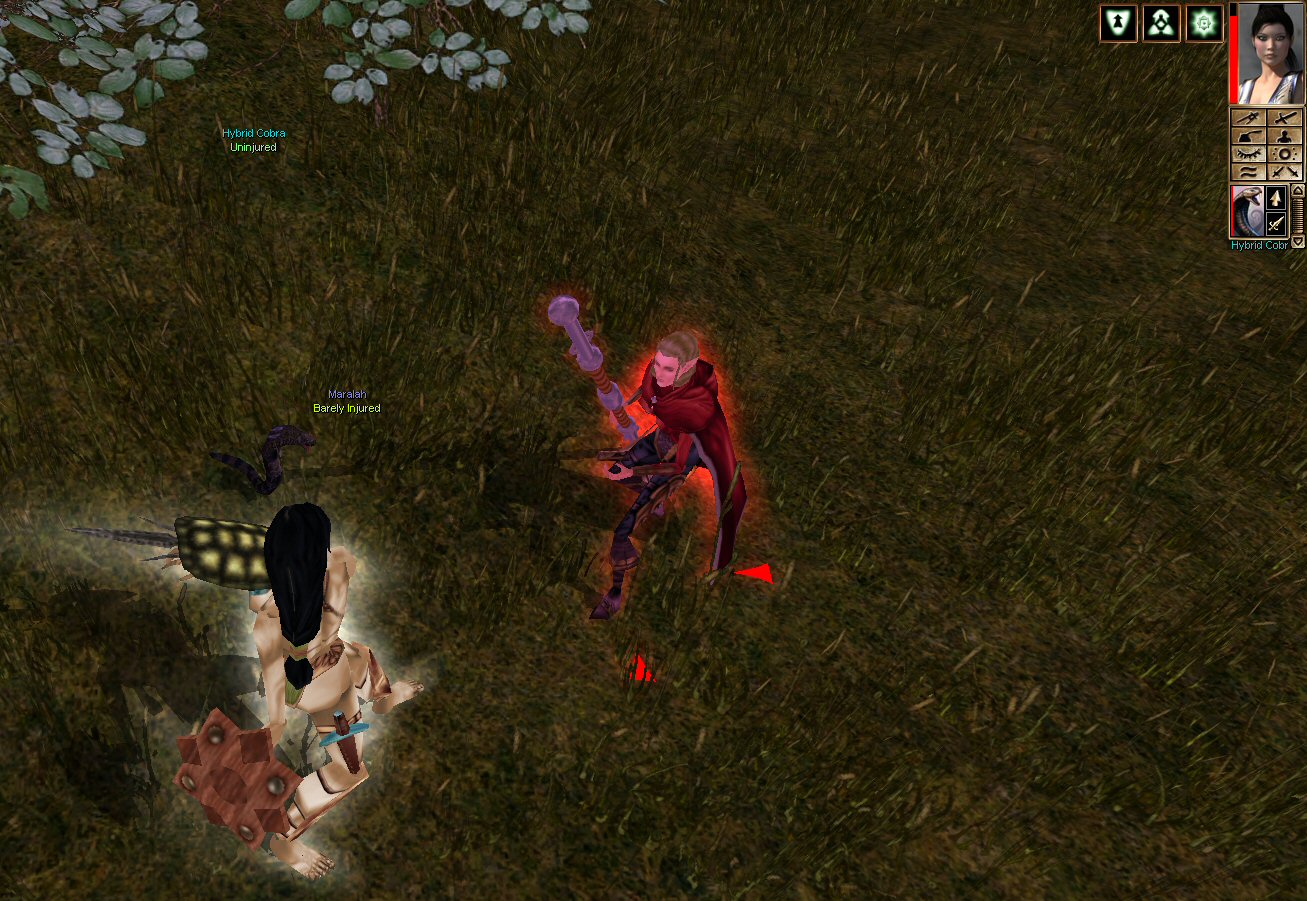Click the three-lobed glowing effect icon
1307x901 pixels.
tap(1161, 23)
